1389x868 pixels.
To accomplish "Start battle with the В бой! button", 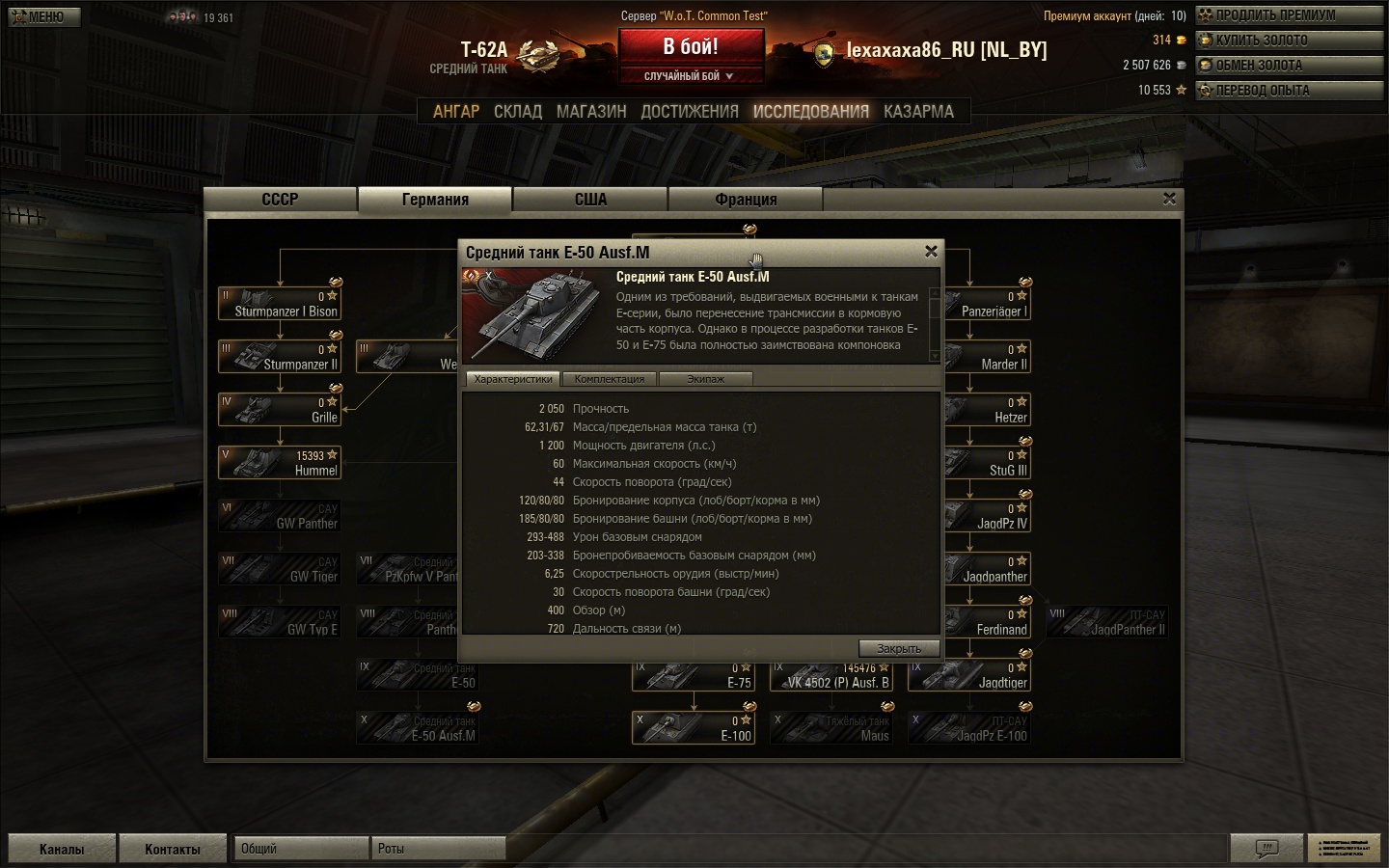I will pos(691,46).
